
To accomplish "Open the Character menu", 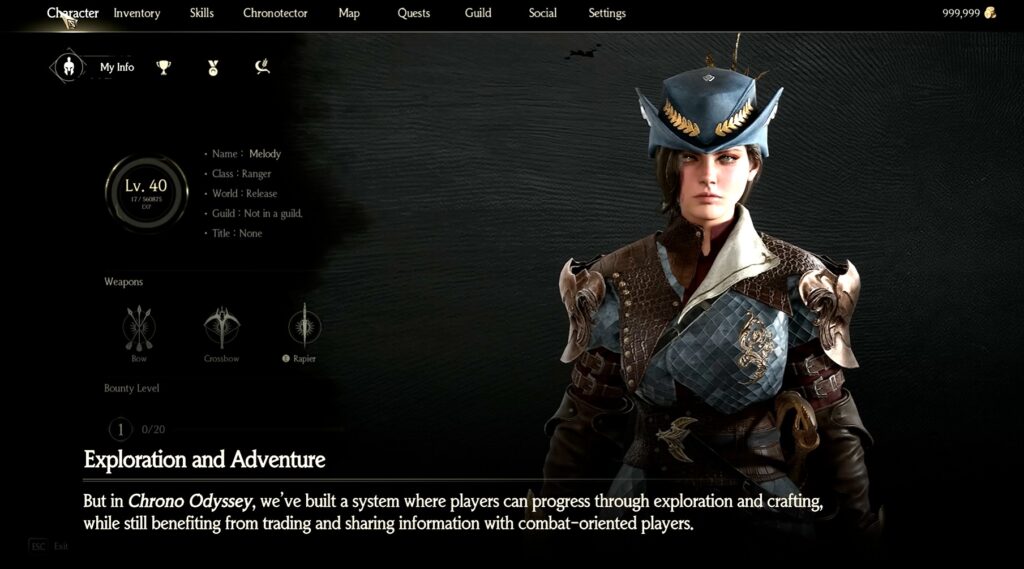I will pos(73,13).
